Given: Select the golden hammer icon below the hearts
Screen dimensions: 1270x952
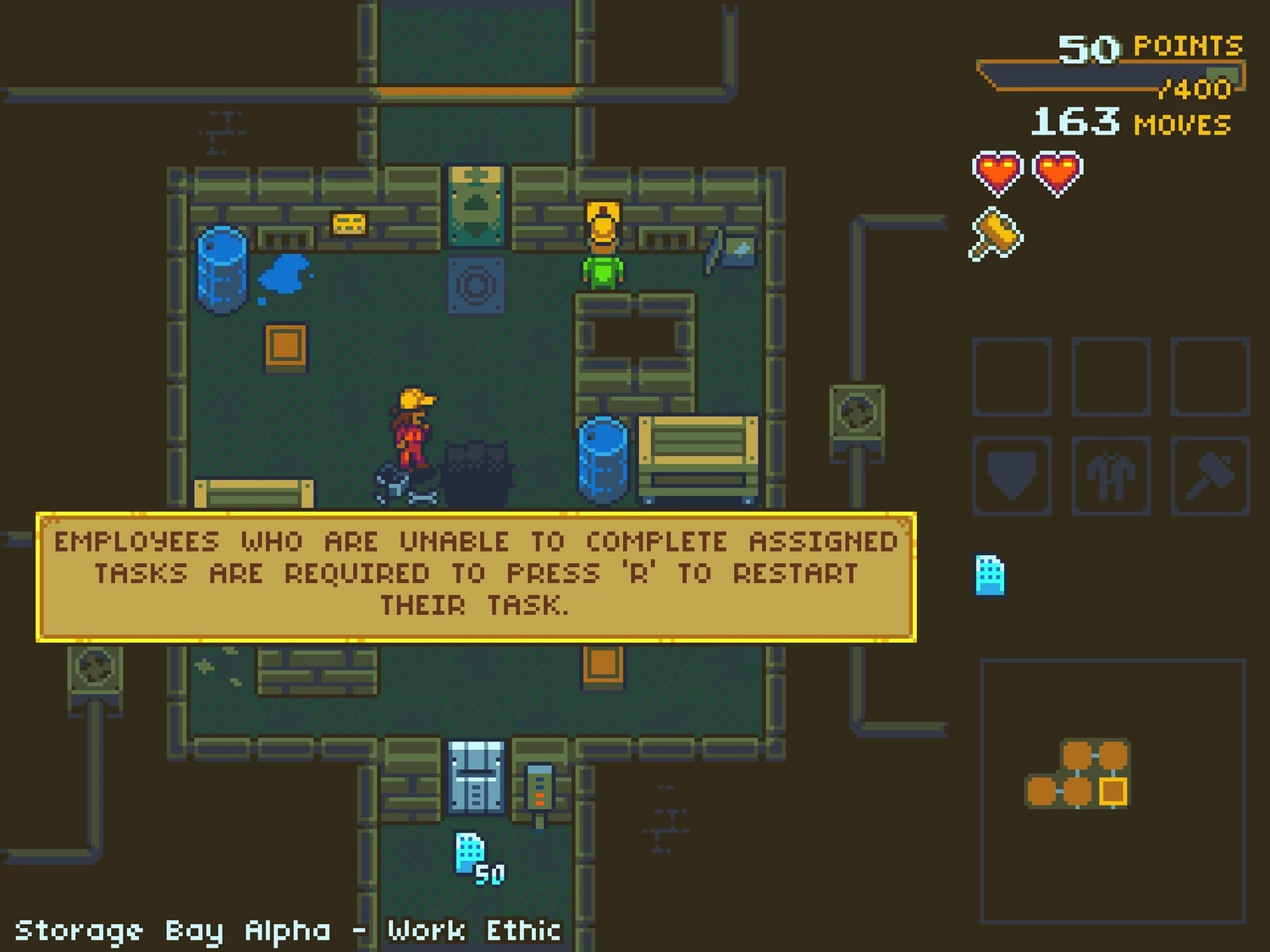Looking at the screenshot, I should [997, 234].
